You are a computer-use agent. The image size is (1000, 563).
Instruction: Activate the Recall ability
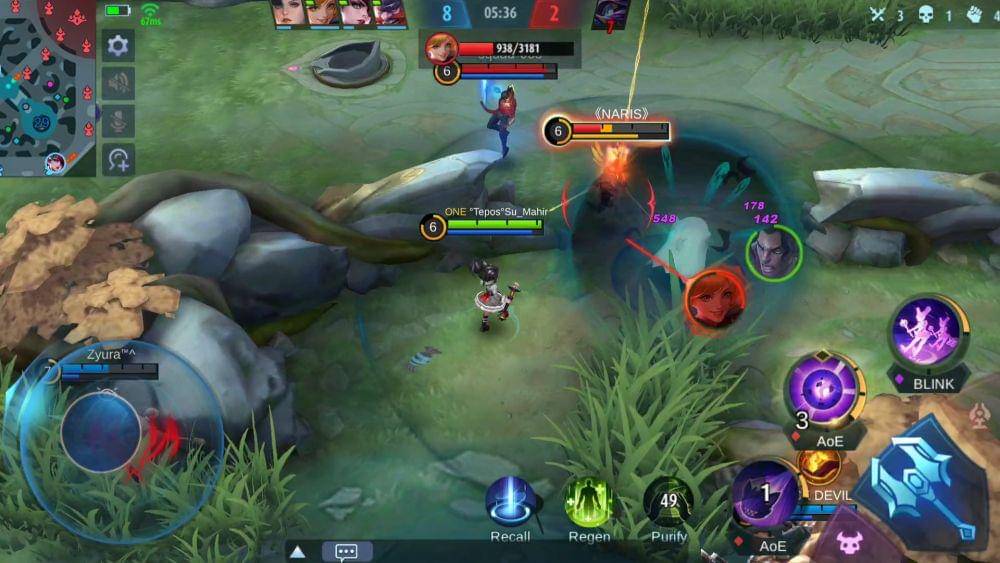coord(510,501)
